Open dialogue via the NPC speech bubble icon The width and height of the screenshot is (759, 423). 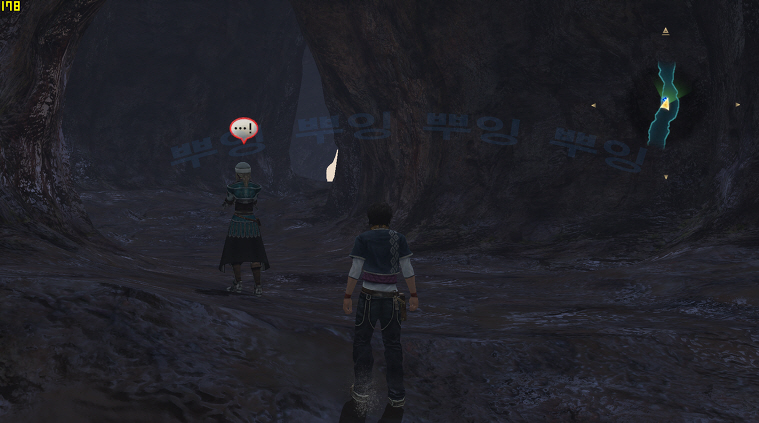243,129
